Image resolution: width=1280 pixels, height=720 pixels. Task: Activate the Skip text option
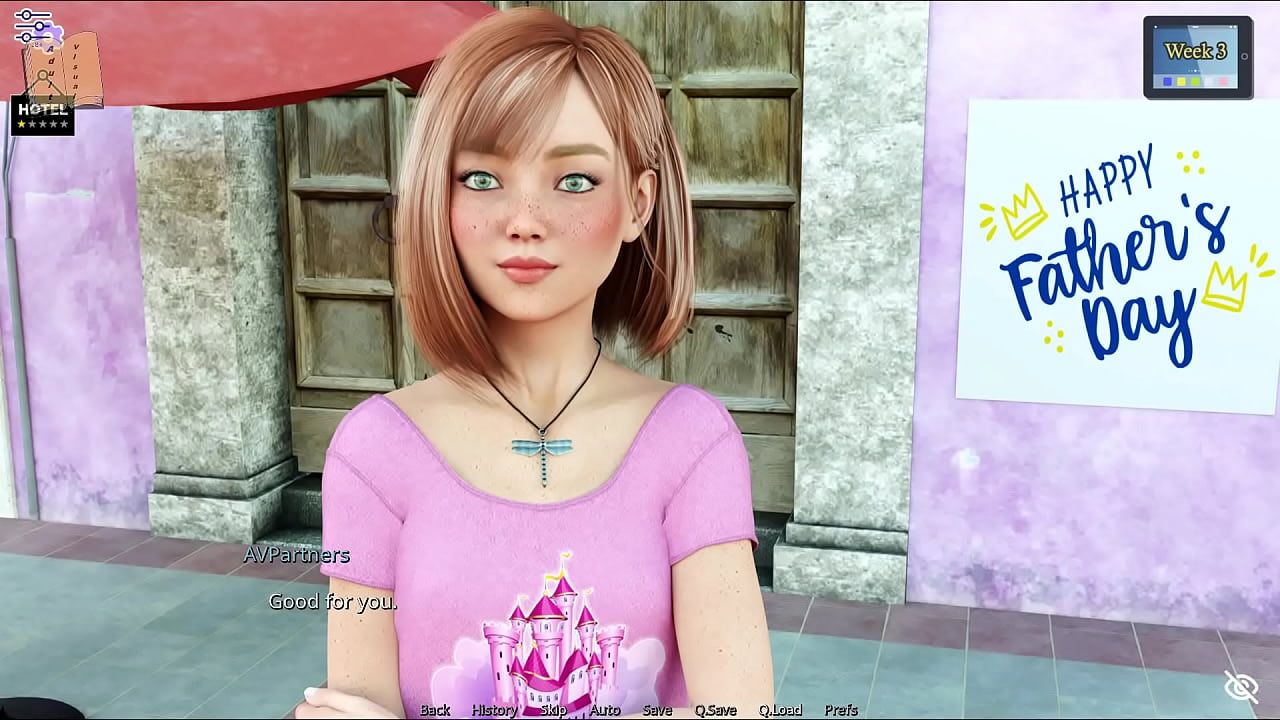(x=553, y=710)
